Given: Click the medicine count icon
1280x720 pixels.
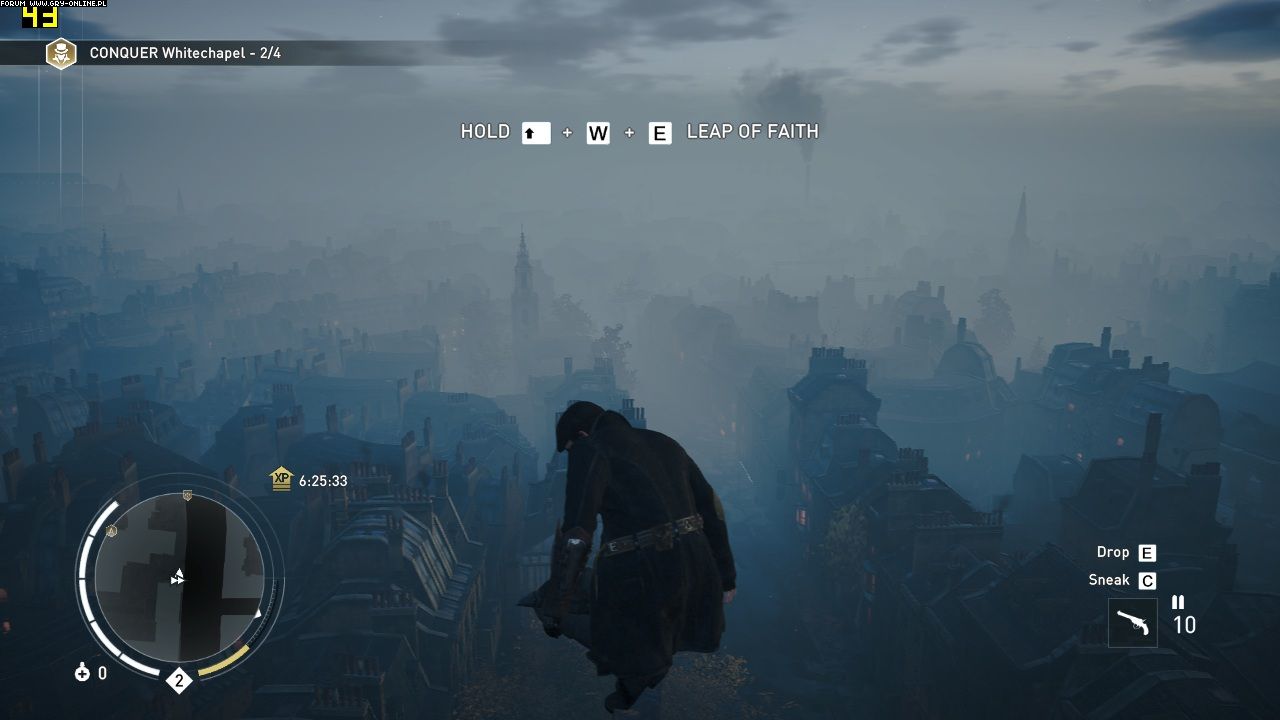Looking at the screenshot, I should tap(82, 673).
